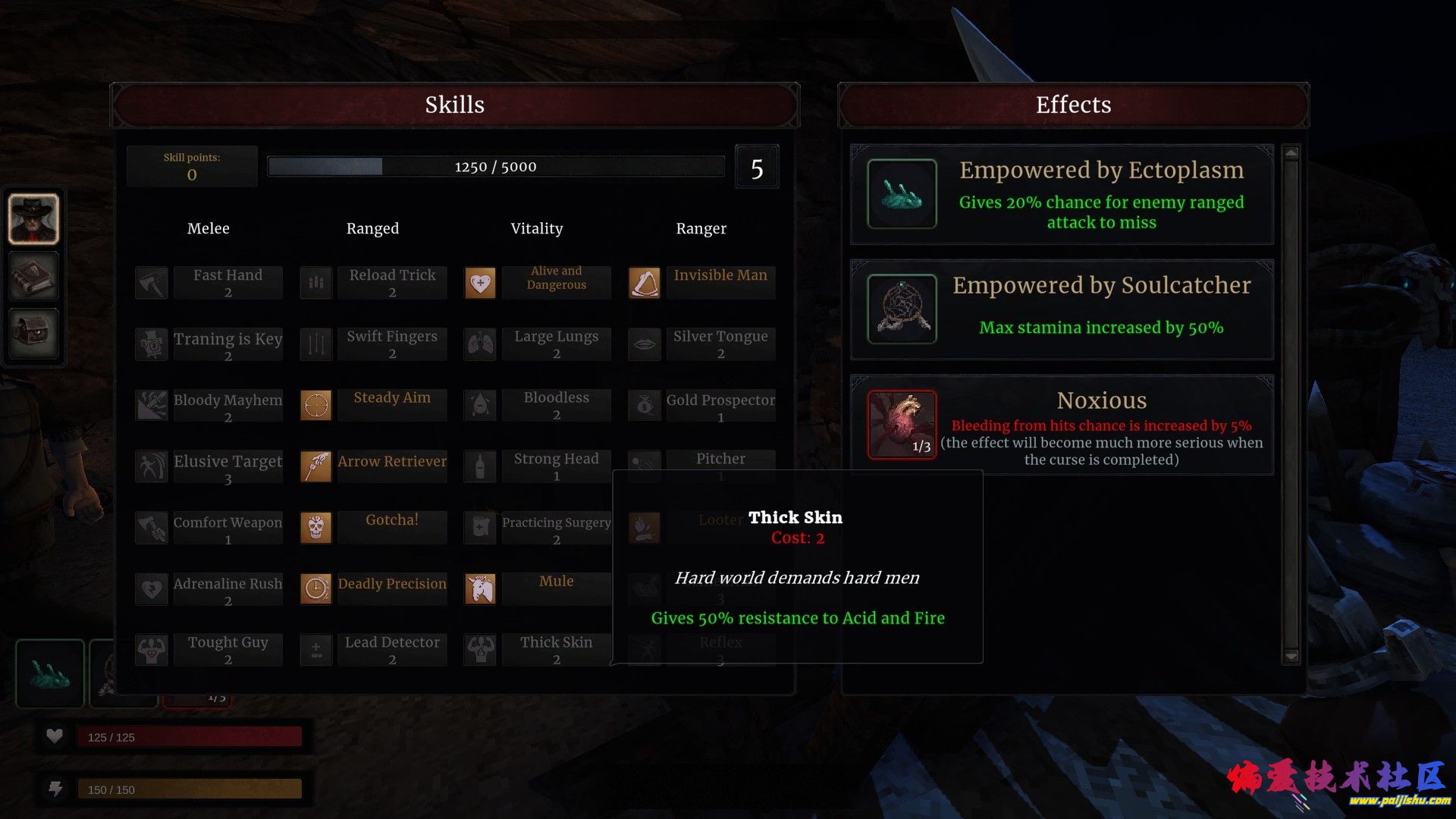This screenshot has height=819, width=1456.
Task: Select the Reload Trick skill
Action: tap(391, 282)
